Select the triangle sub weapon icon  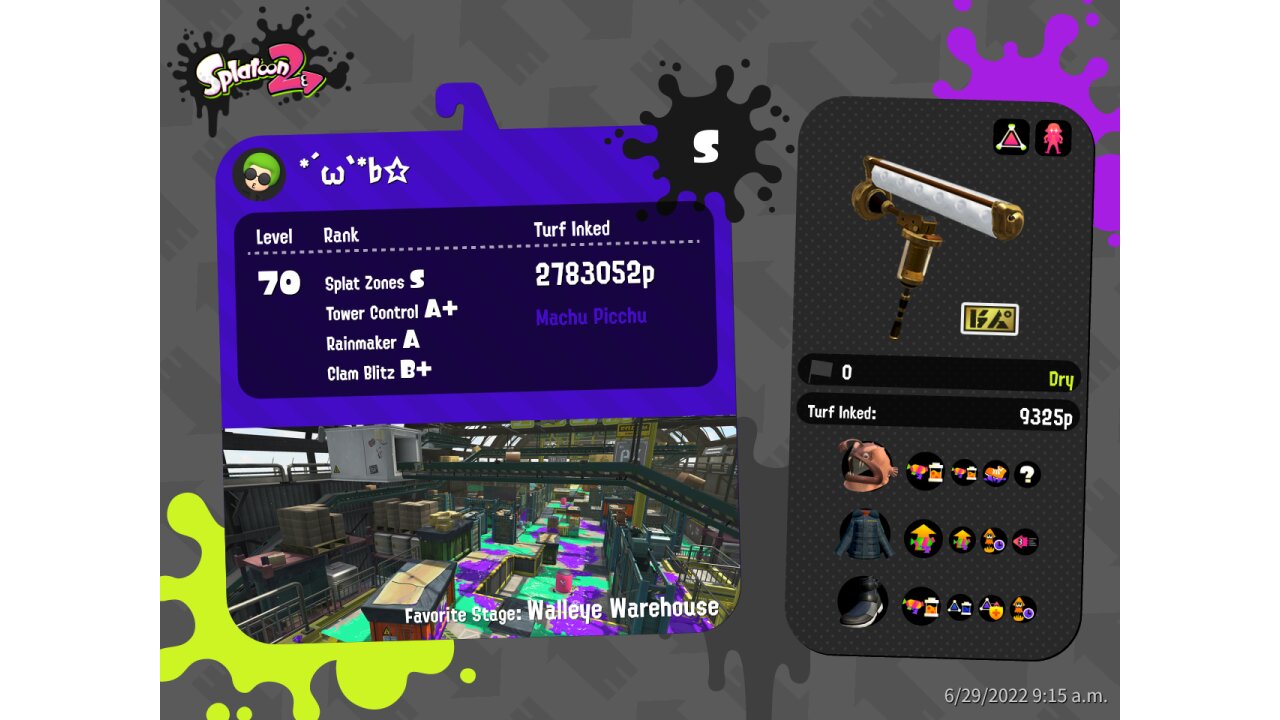point(1011,137)
